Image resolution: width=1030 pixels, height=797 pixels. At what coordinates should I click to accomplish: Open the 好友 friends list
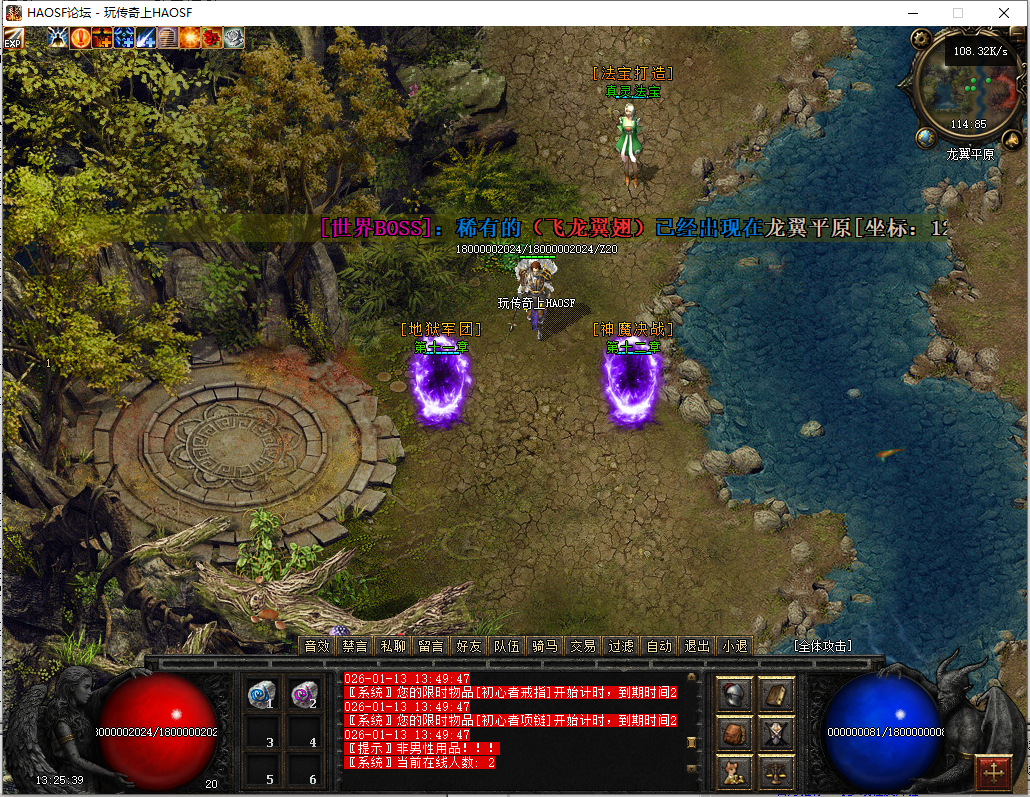click(468, 646)
